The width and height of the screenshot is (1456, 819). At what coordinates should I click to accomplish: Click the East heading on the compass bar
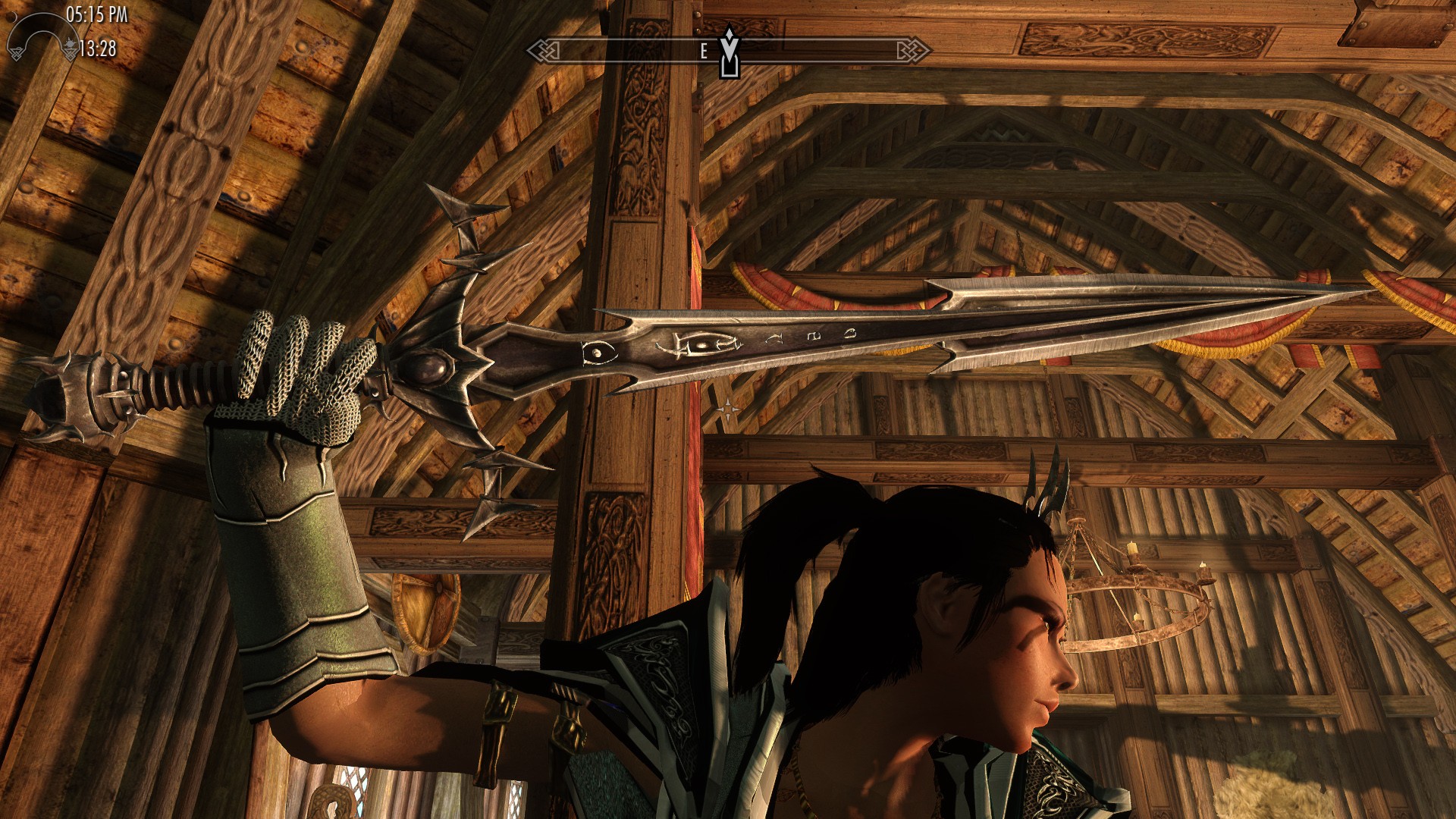click(704, 51)
